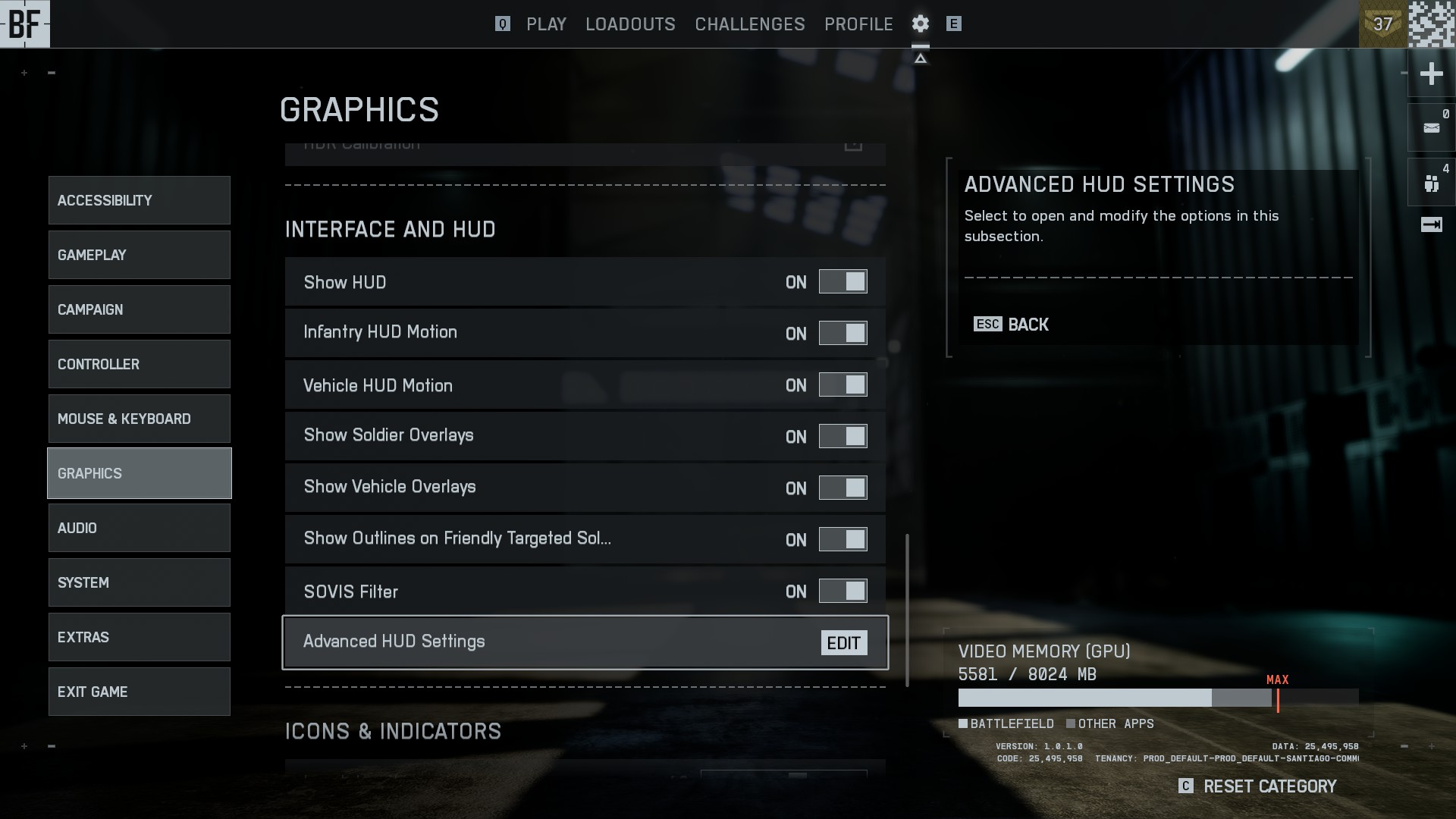Open the SYSTEM settings category

(x=140, y=582)
